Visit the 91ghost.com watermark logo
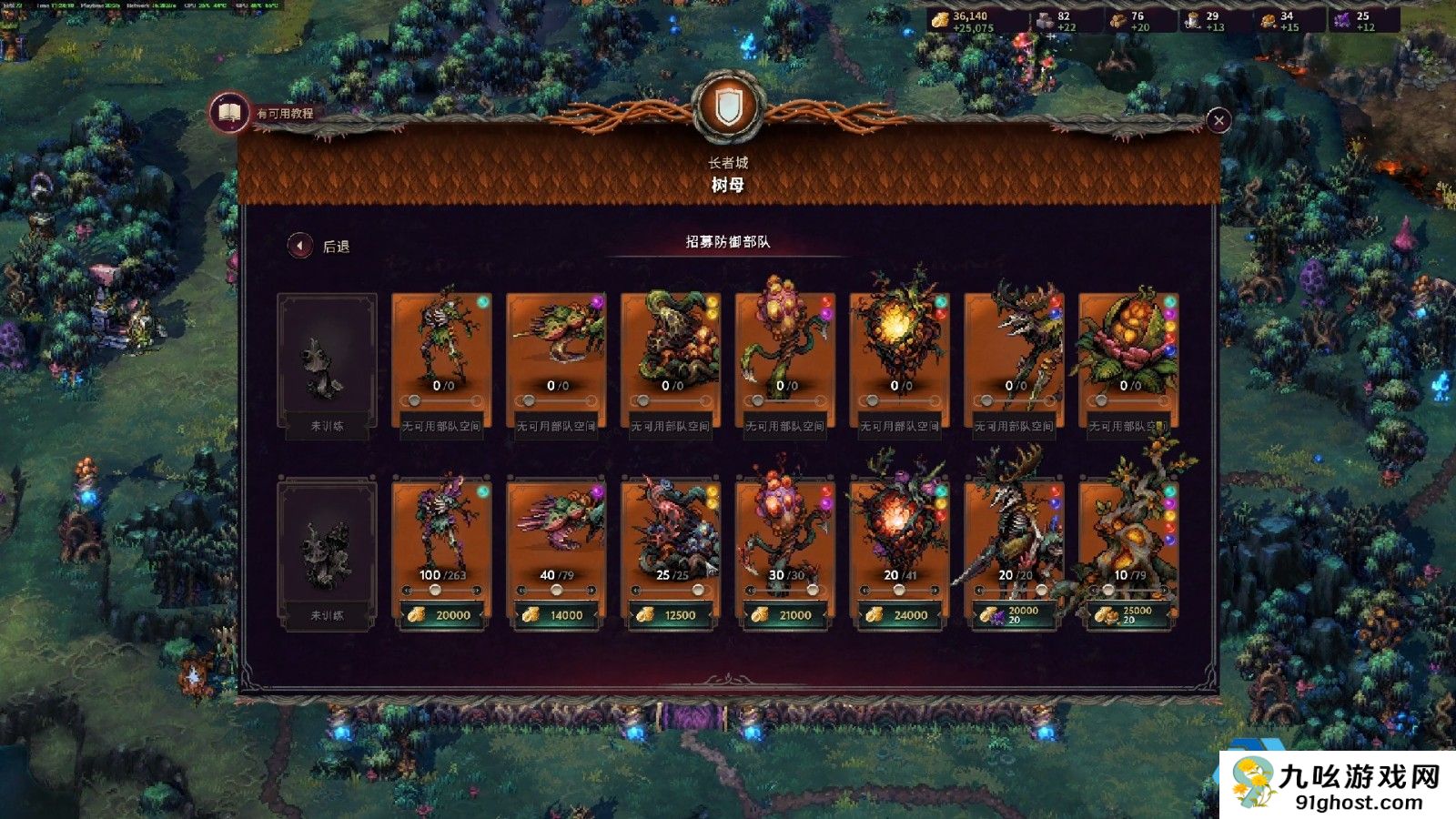The height and width of the screenshot is (819, 1456). [1338, 784]
